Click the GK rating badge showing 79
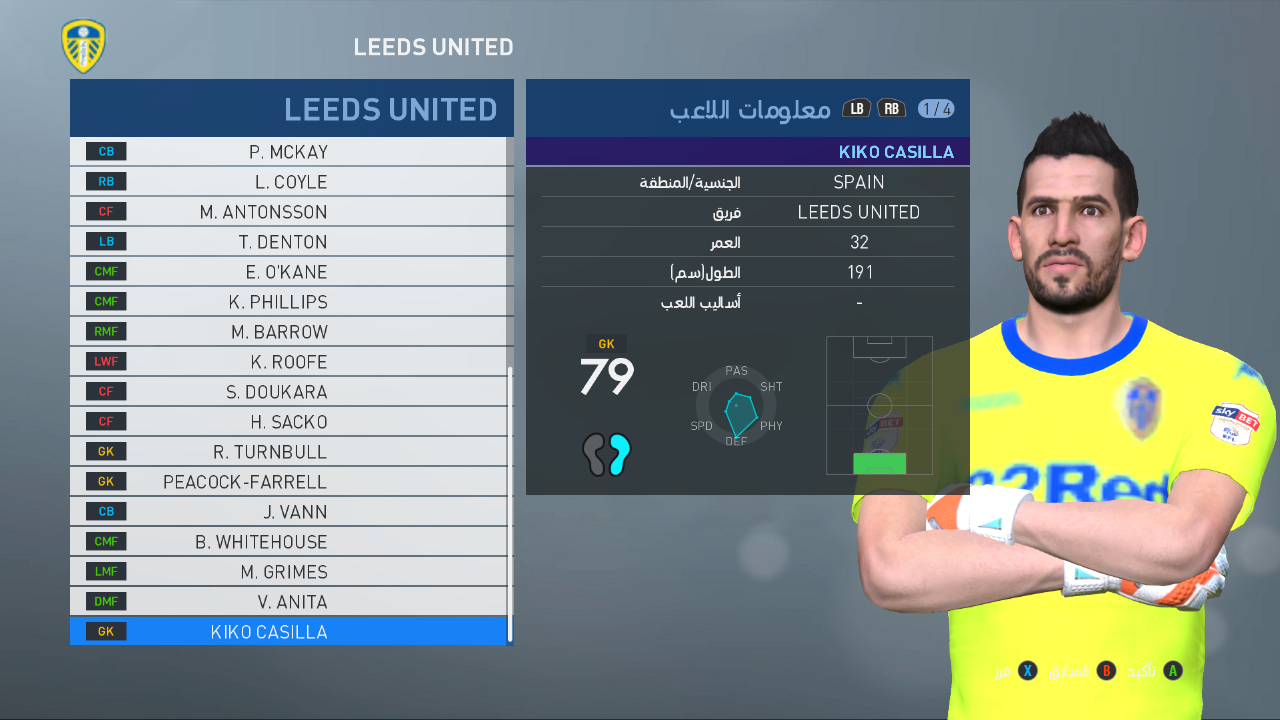 tap(606, 368)
